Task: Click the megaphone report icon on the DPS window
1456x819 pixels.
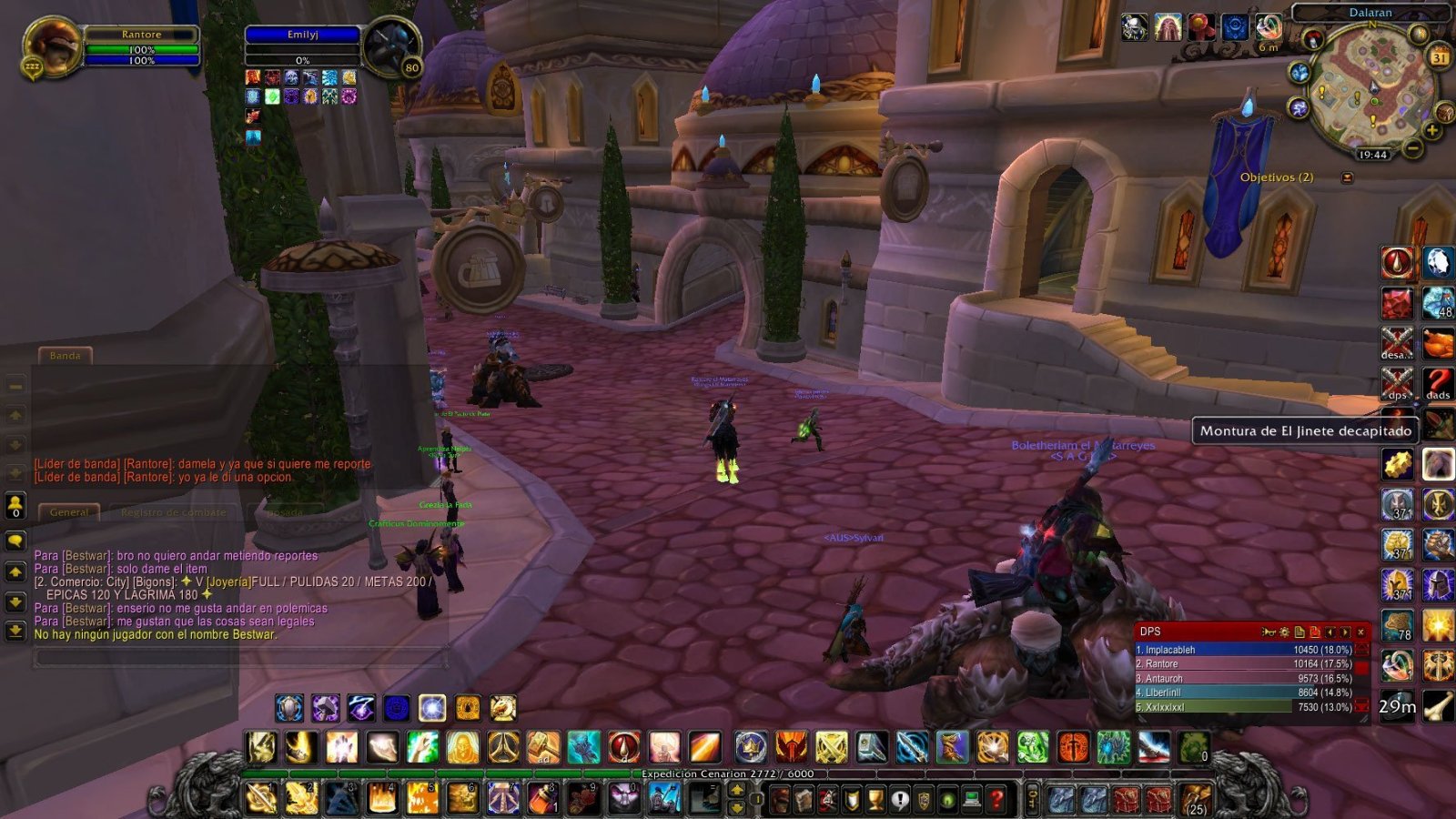Action: click(x=1269, y=632)
